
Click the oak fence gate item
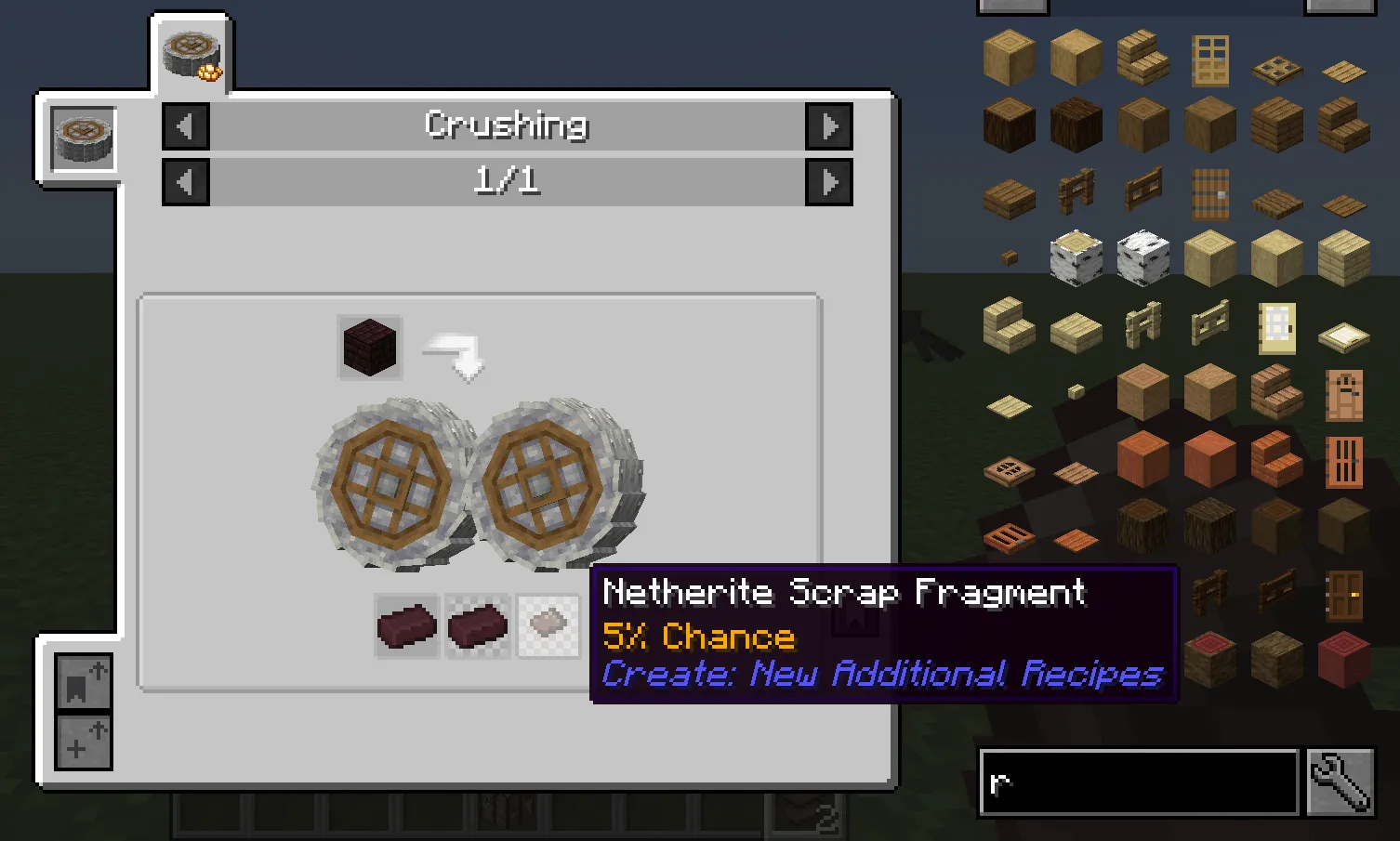[1142, 191]
